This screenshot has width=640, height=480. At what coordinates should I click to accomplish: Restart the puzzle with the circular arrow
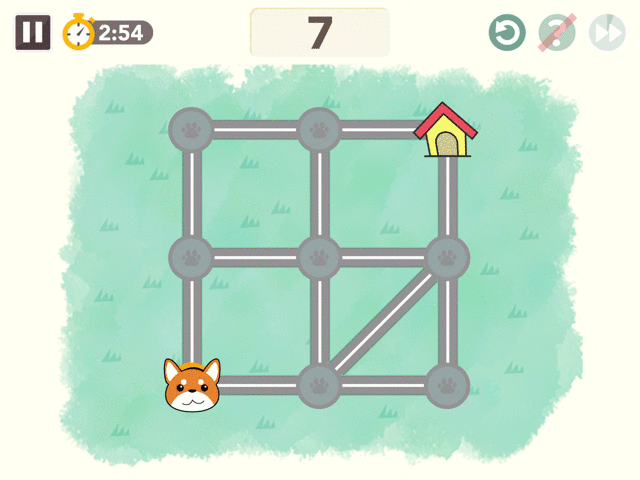(x=507, y=33)
